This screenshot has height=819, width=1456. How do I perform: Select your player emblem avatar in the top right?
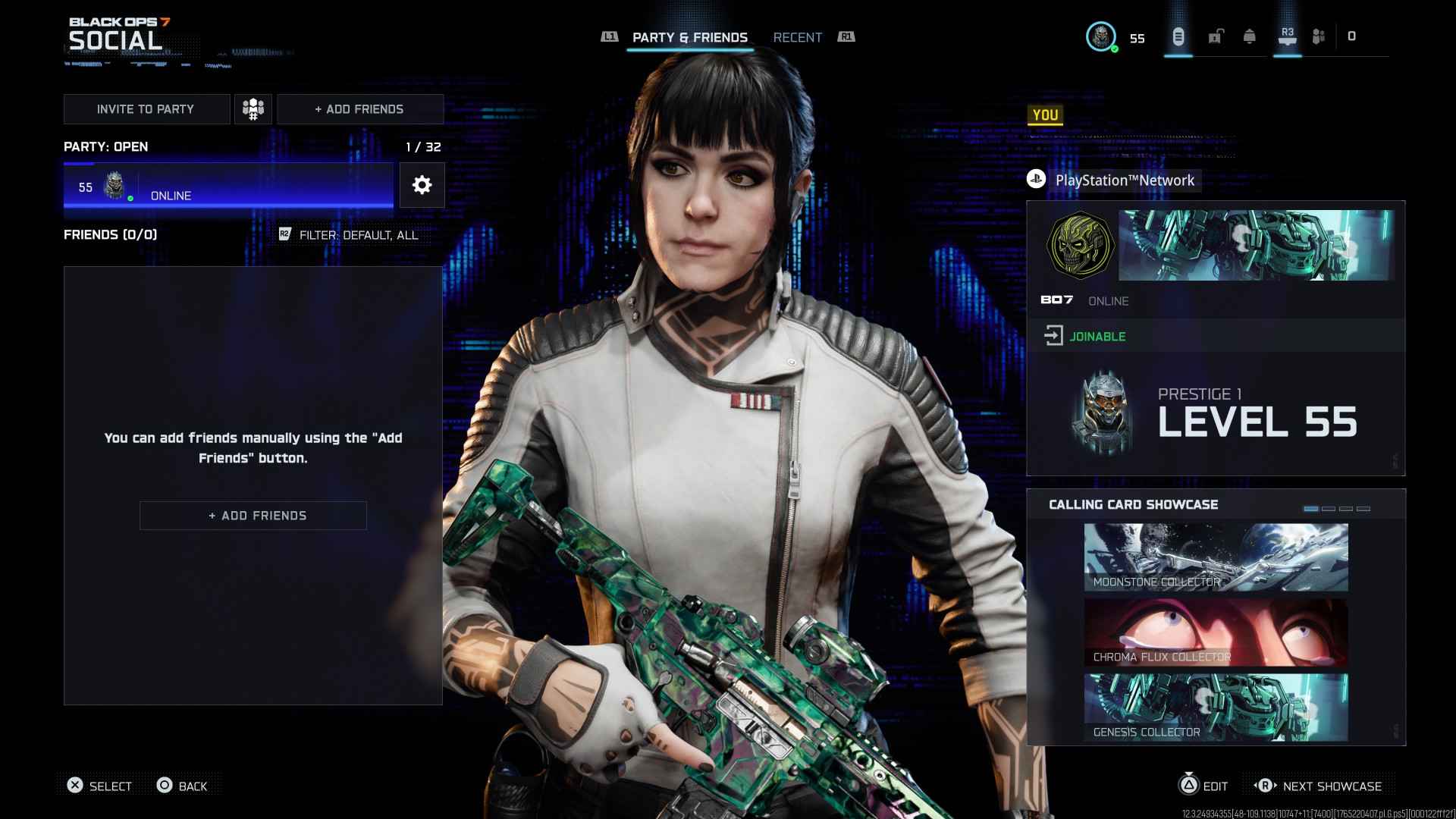click(1101, 36)
